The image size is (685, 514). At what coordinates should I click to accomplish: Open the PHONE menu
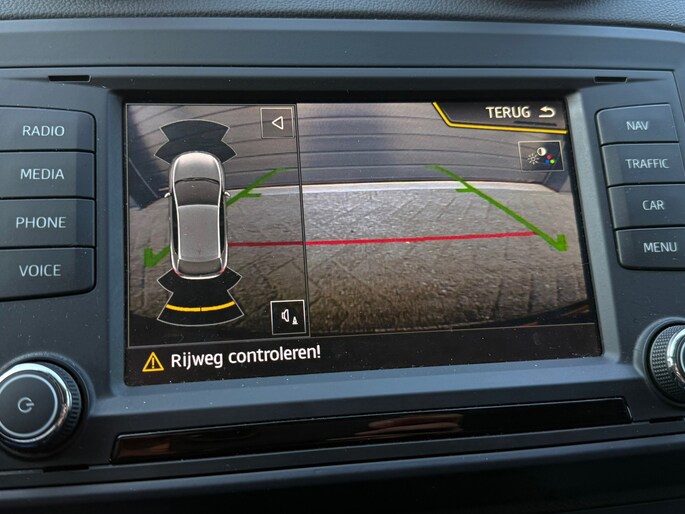click(x=41, y=222)
